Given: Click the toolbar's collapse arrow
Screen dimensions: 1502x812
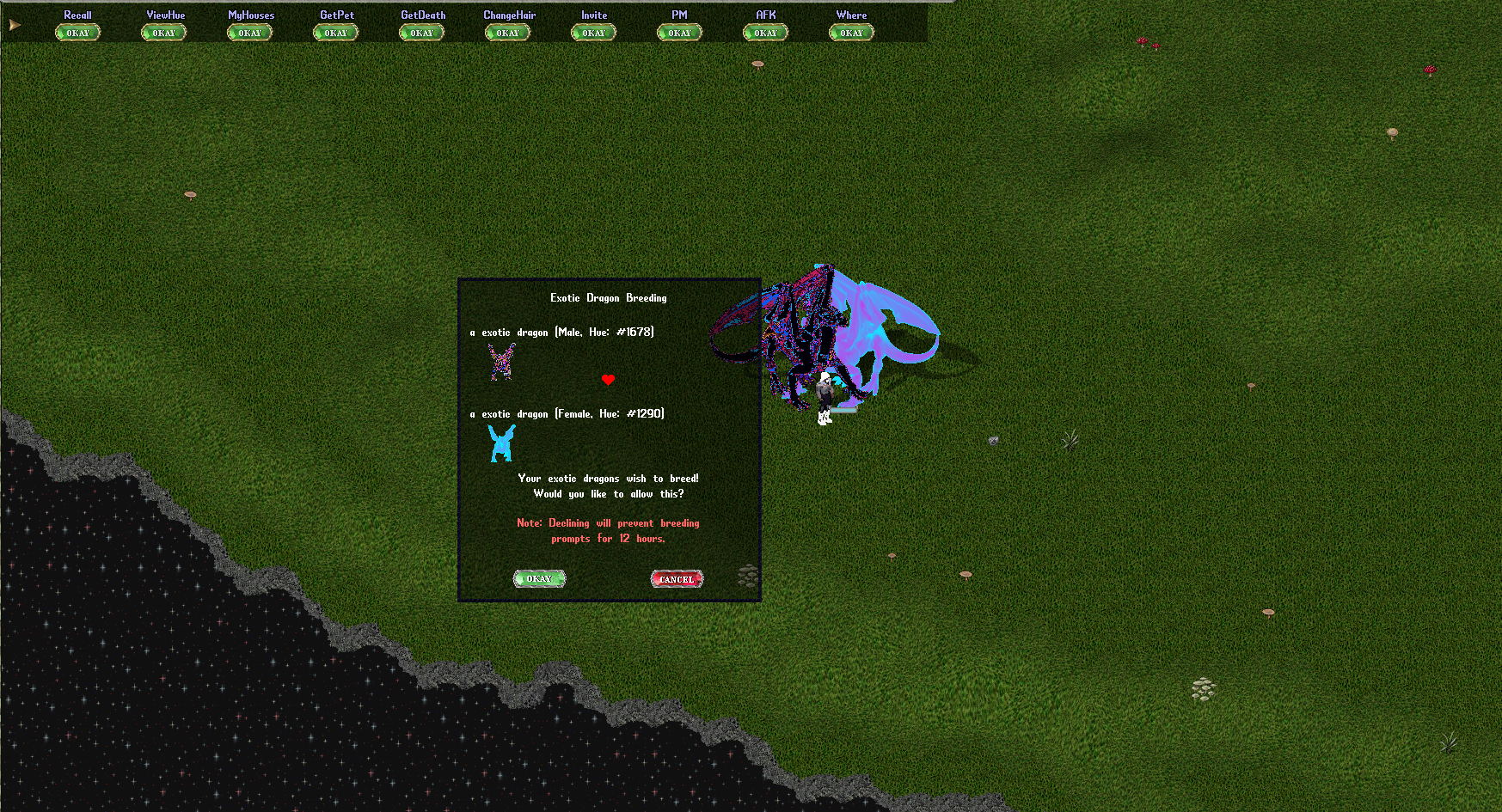Looking at the screenshot, I should (x=14, y=26).
